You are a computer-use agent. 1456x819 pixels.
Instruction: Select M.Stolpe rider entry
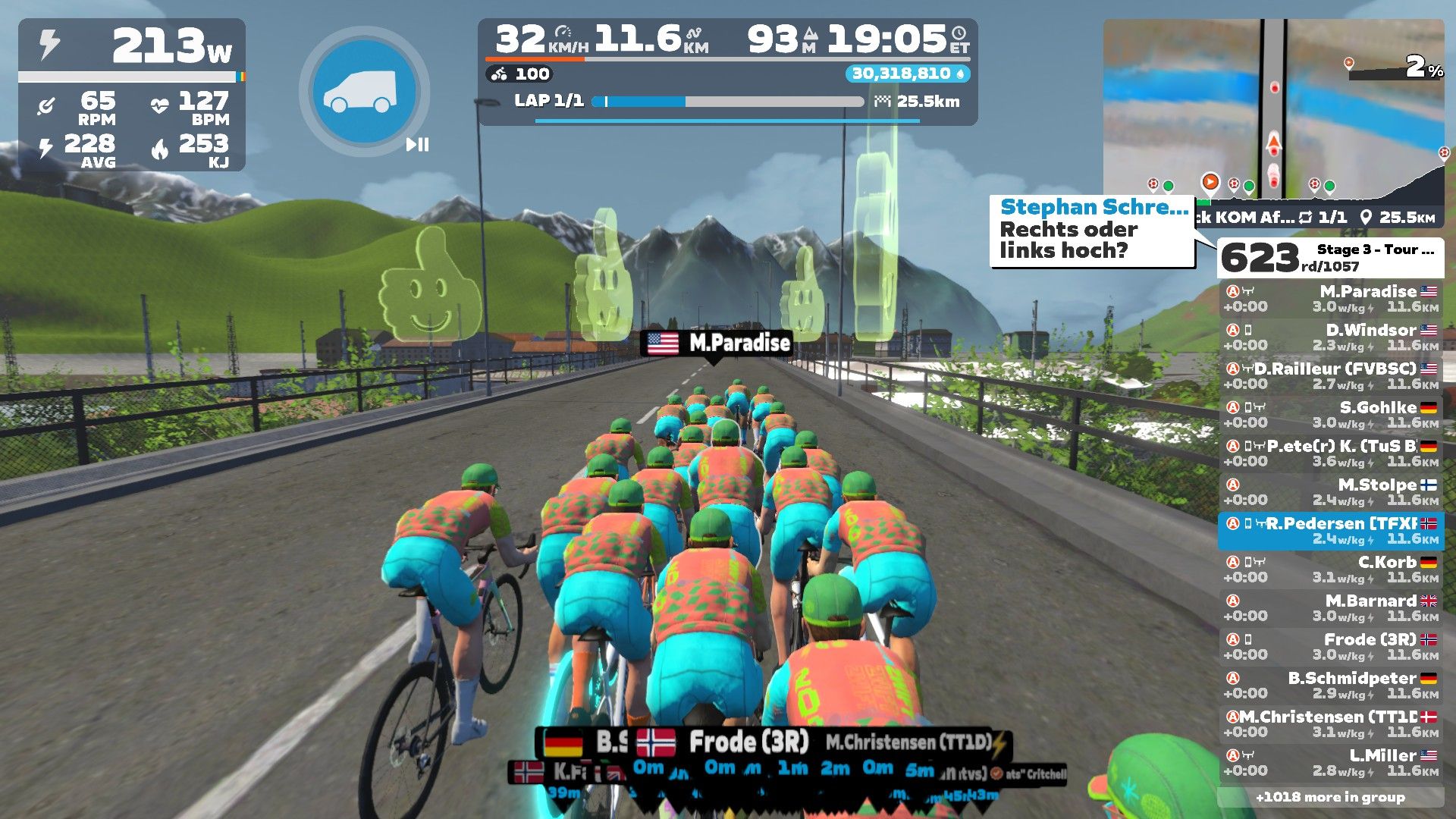(1331, 492)
